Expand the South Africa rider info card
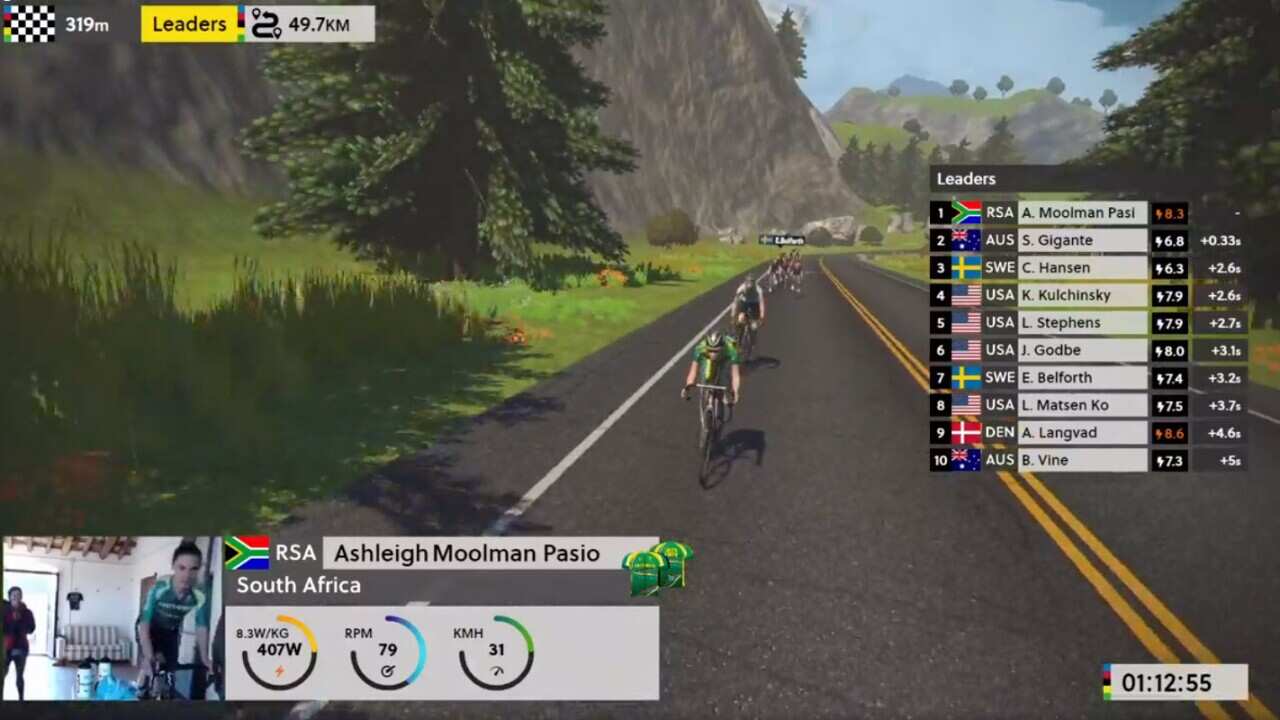The image size is (1280, 720). coord(300,585)
